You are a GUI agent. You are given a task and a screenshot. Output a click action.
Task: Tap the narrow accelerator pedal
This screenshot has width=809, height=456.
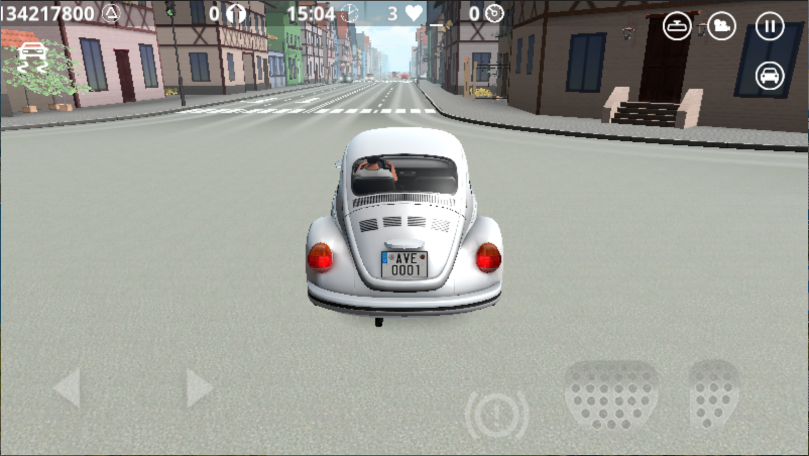[x=713, y=394]
